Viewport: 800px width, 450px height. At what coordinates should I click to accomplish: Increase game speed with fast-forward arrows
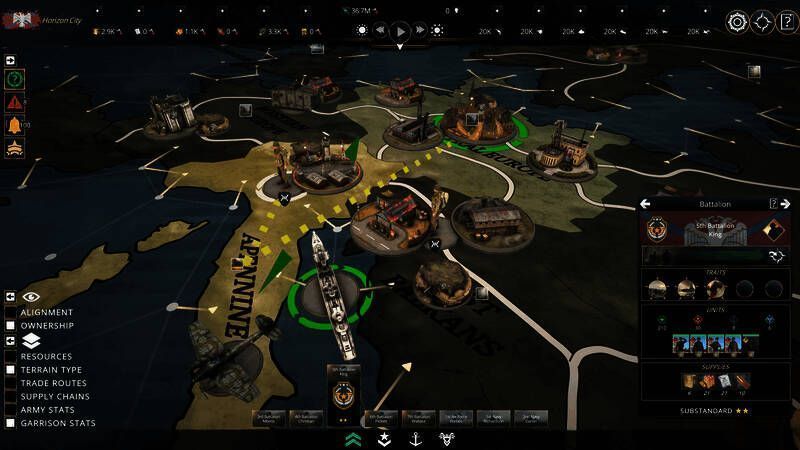tap(420, 31)
